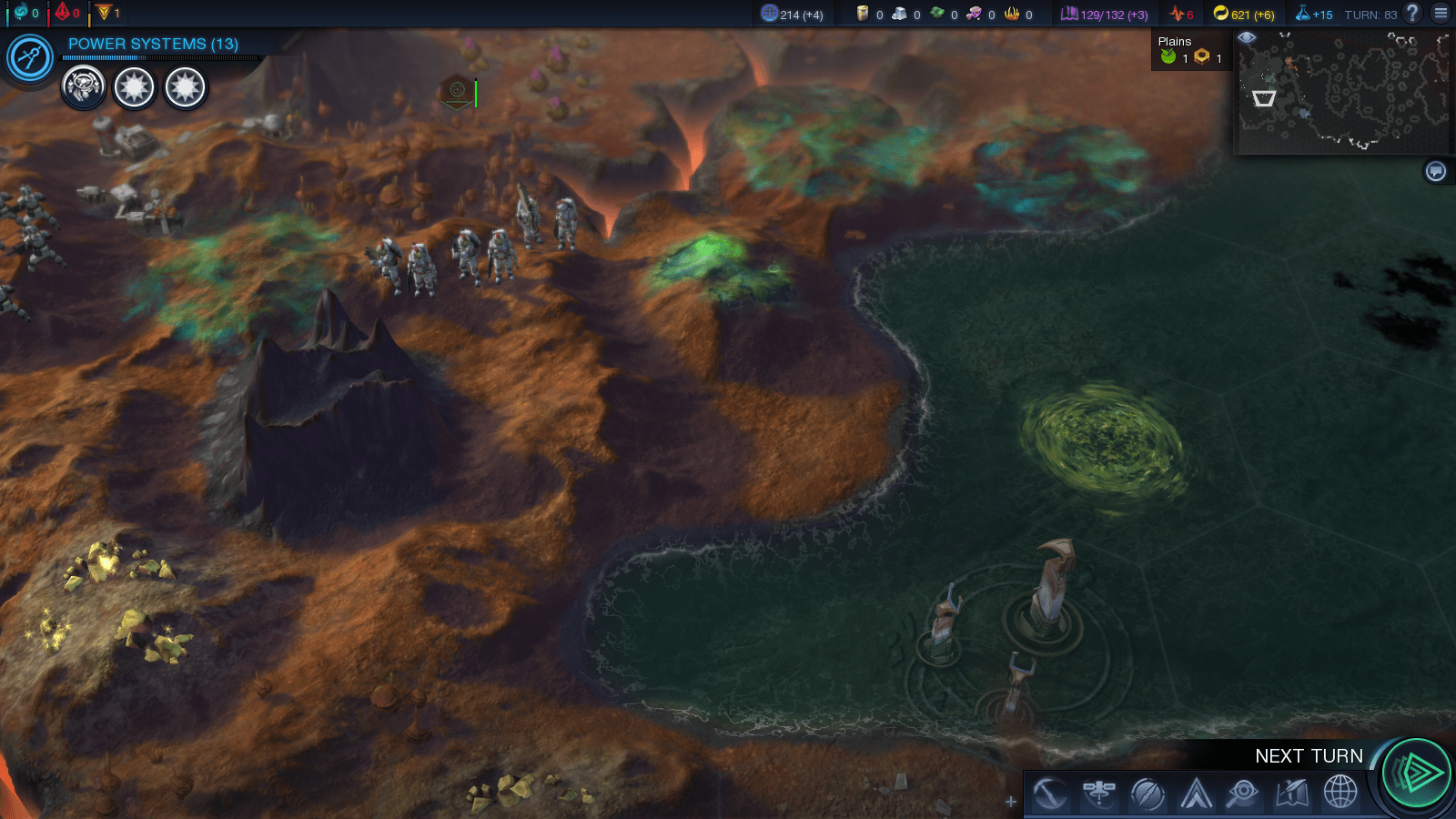Image resolution: width=1456 pixels, height=819 pixels.
Task: Click the leftmost unit action icon under Power Systems
Action: point(84,87)
